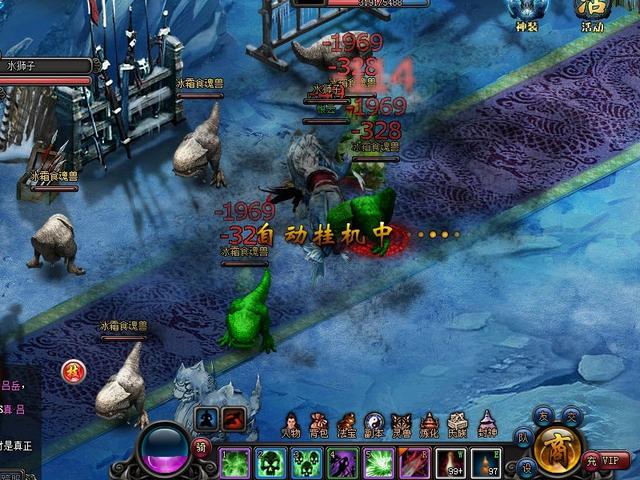The height and width of the screenshot is (480, 640).
Task: Toggle the 骑 mount button
Action: point(201,445)
